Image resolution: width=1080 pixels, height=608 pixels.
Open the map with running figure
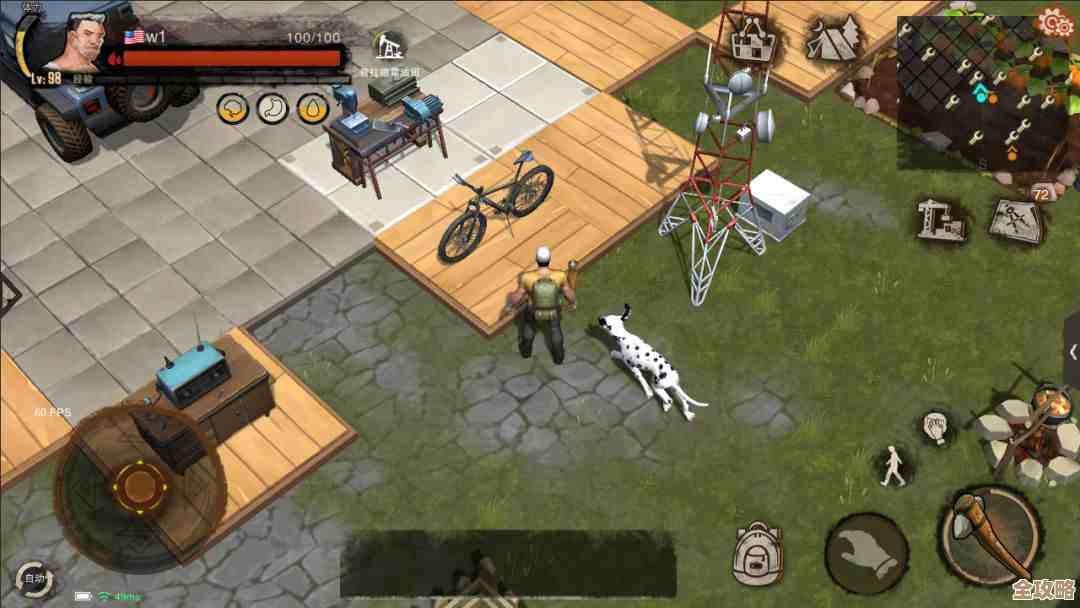(1014, 218)
